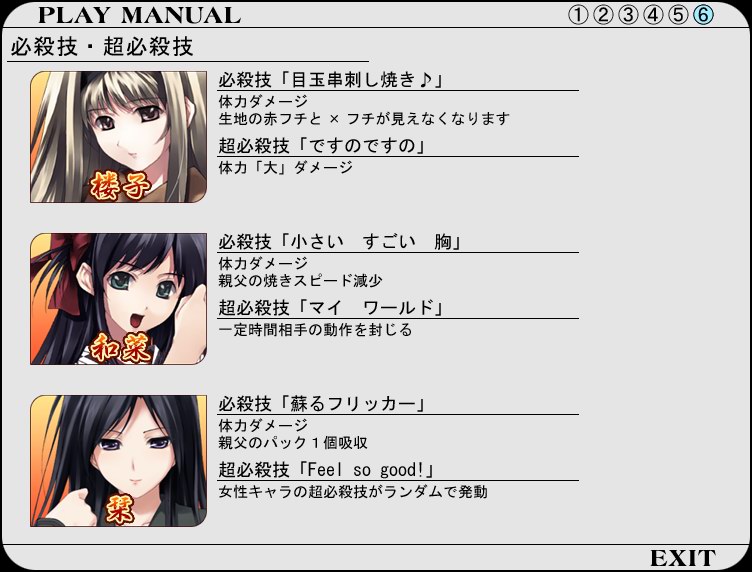
Task: Select manual page 6
Action: (703, 15)
